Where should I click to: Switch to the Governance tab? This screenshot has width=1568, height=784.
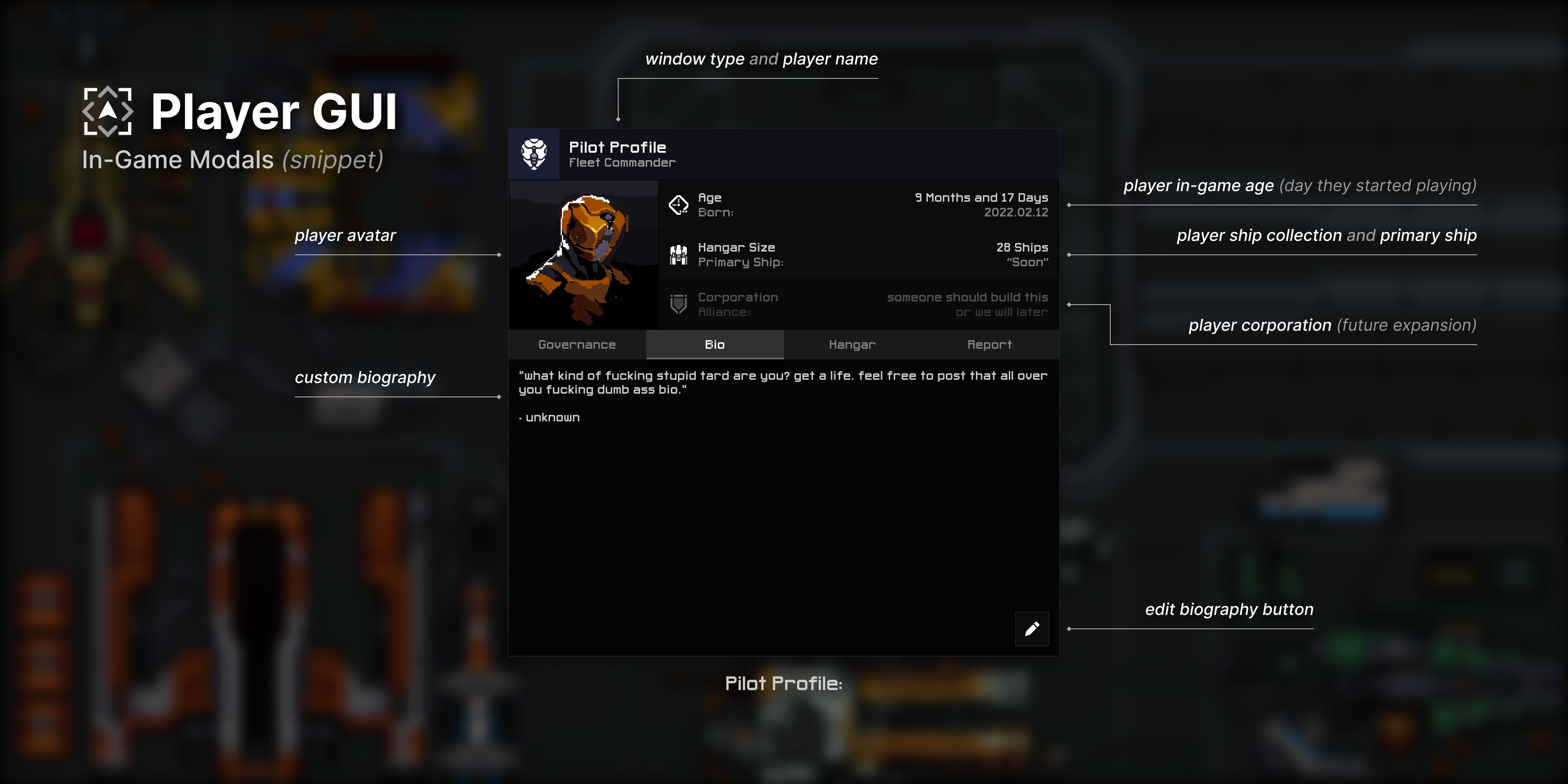pos(577,345)
